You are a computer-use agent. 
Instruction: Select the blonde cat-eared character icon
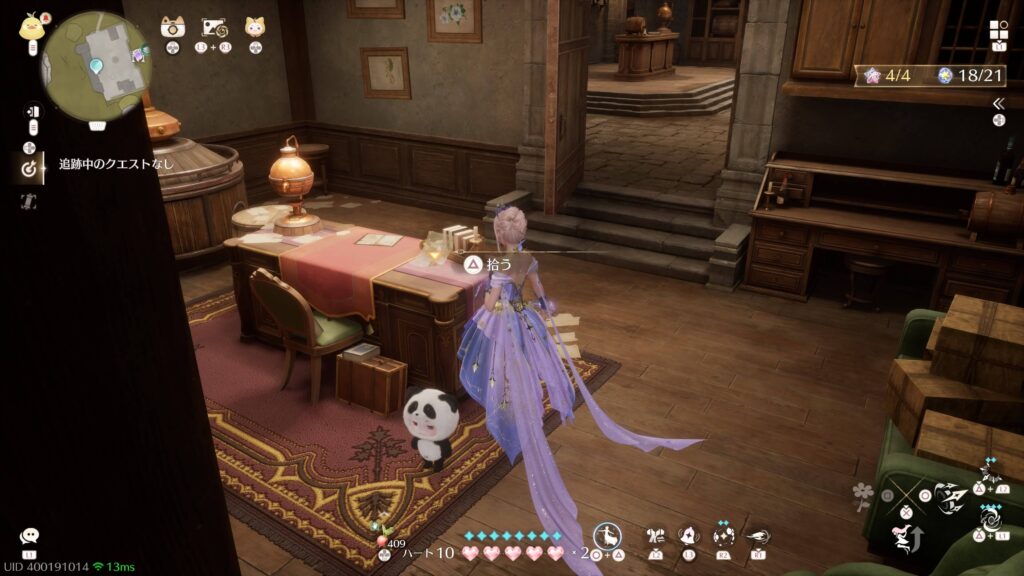point(255,27)
